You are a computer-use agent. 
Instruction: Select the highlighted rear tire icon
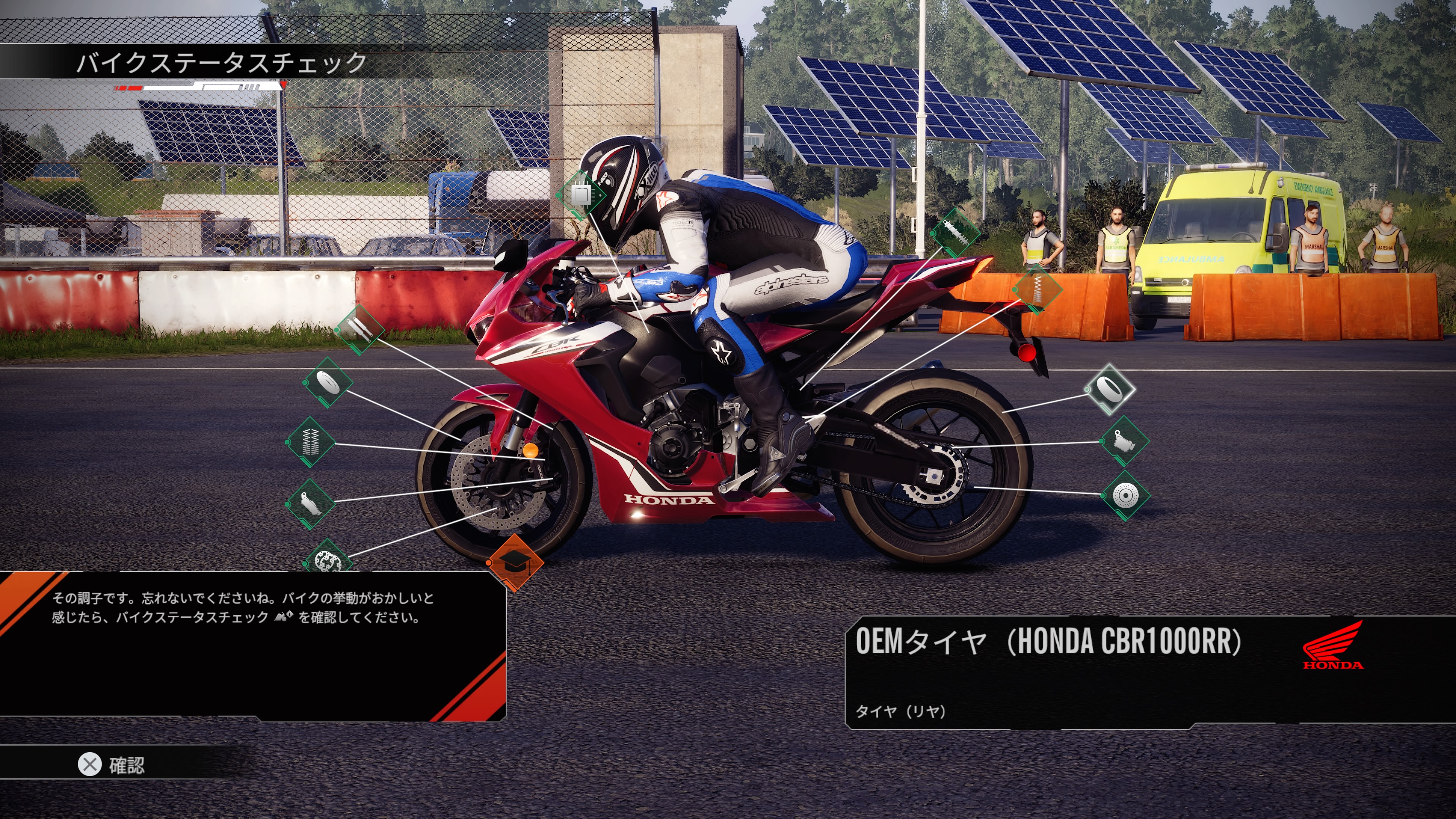pos(1109,389)
